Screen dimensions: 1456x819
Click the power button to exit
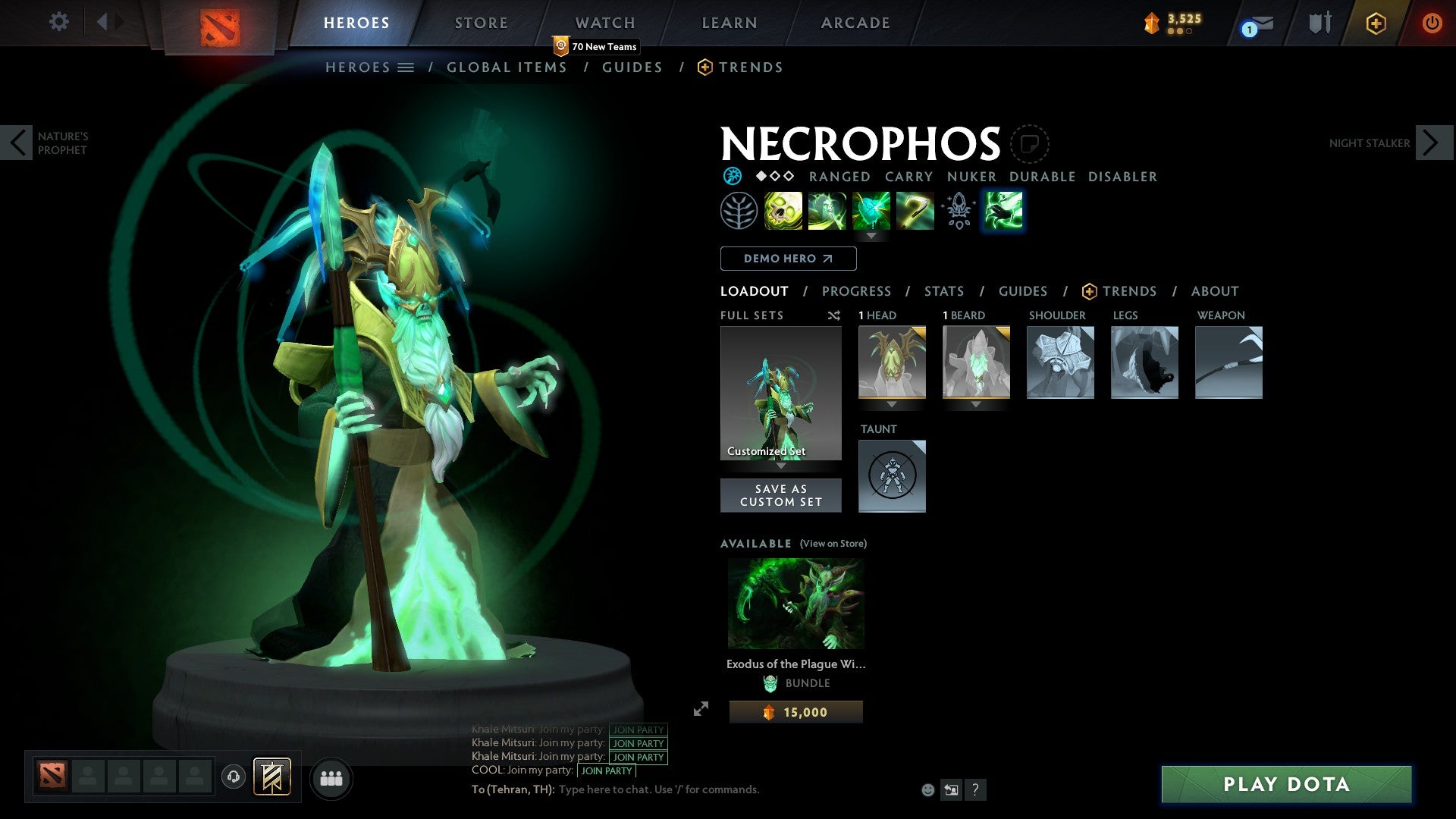[1433, 24]
